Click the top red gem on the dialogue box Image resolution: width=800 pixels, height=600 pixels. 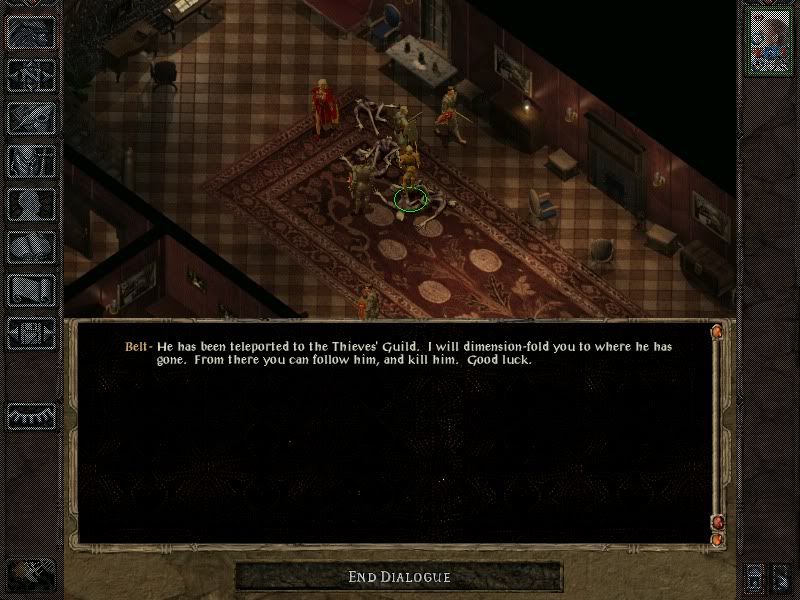(x=717, y=331)
